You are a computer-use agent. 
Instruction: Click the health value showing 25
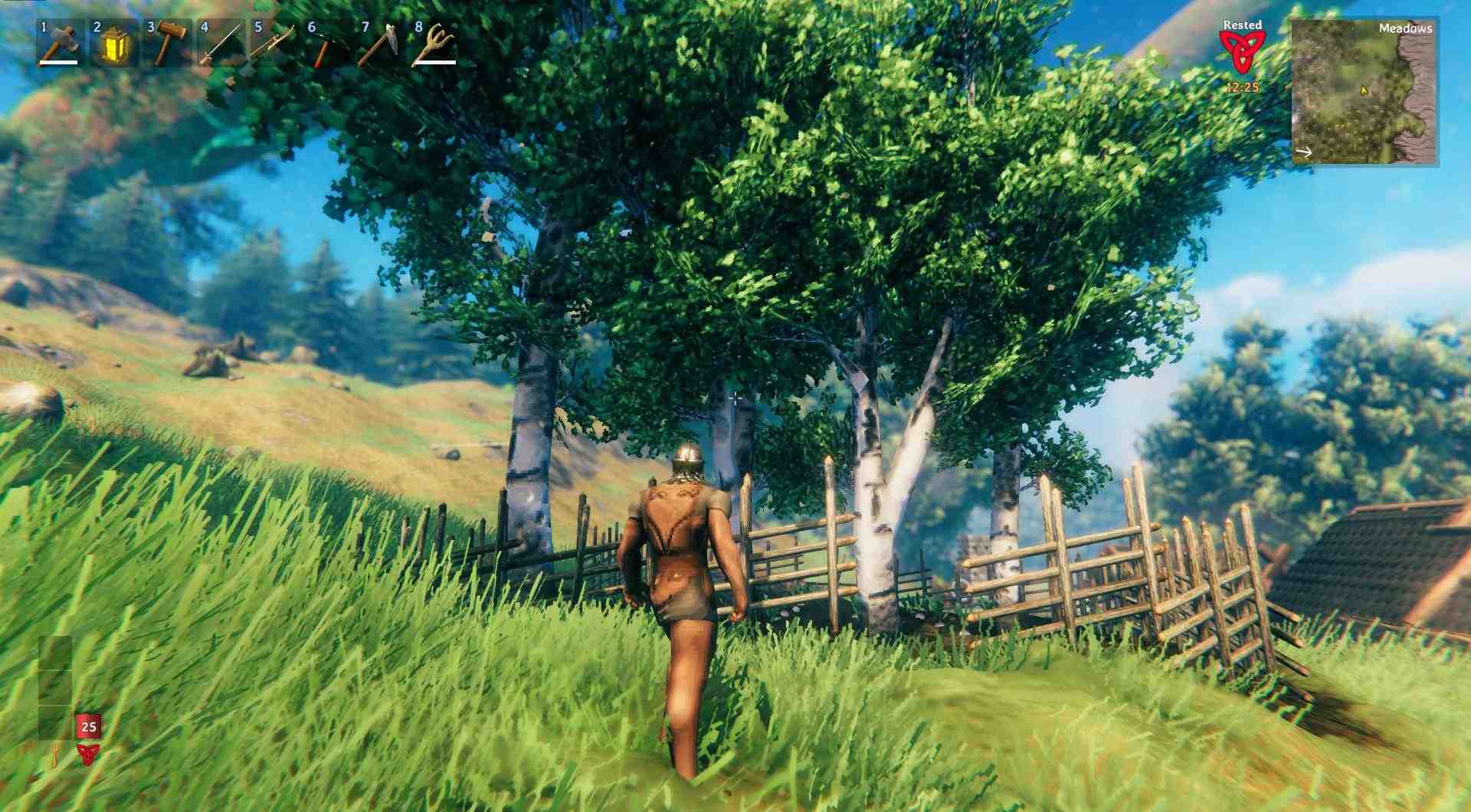pos(88,725)
